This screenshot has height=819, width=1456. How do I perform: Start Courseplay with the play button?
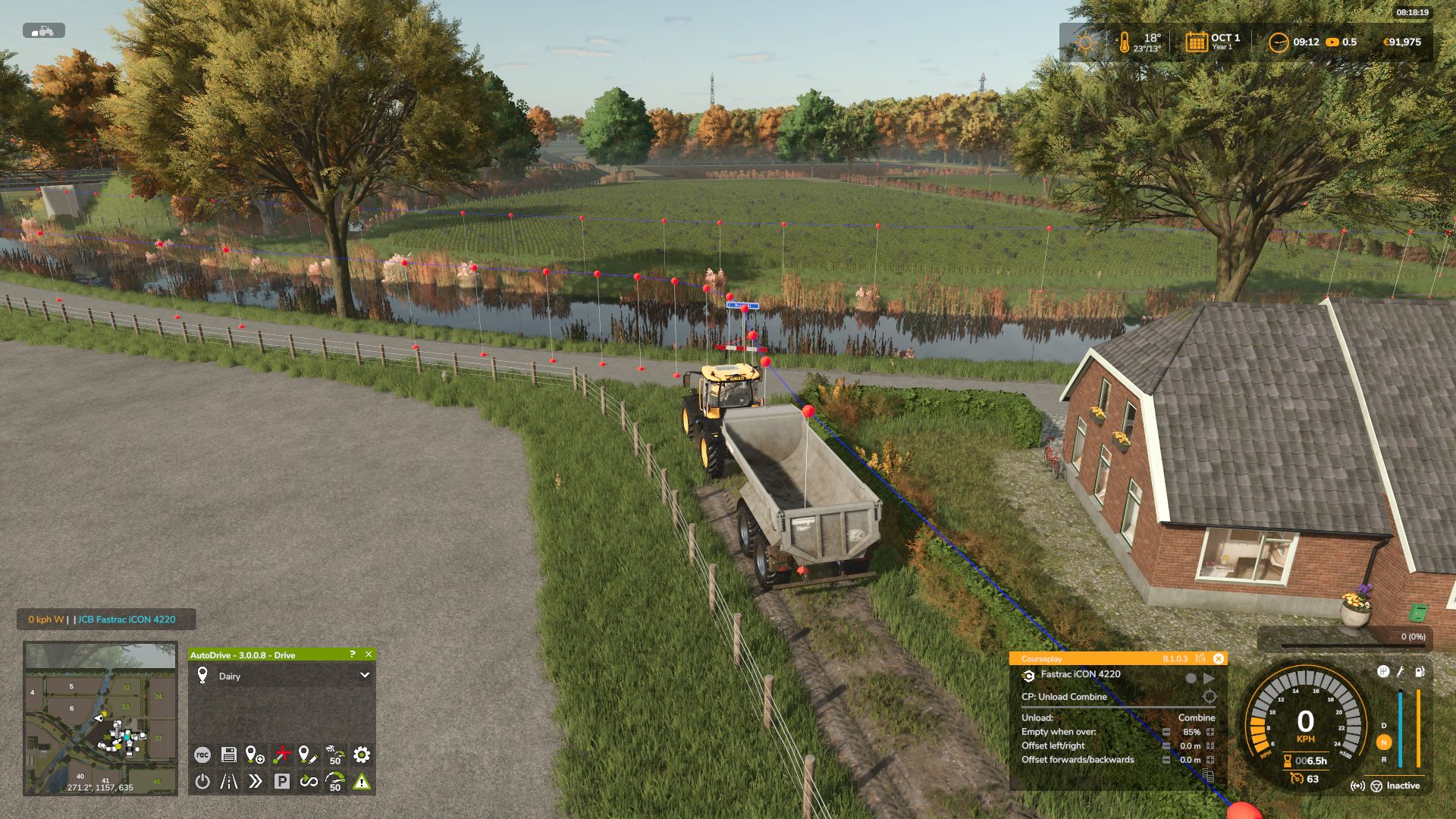click(x=1209, y=678)
